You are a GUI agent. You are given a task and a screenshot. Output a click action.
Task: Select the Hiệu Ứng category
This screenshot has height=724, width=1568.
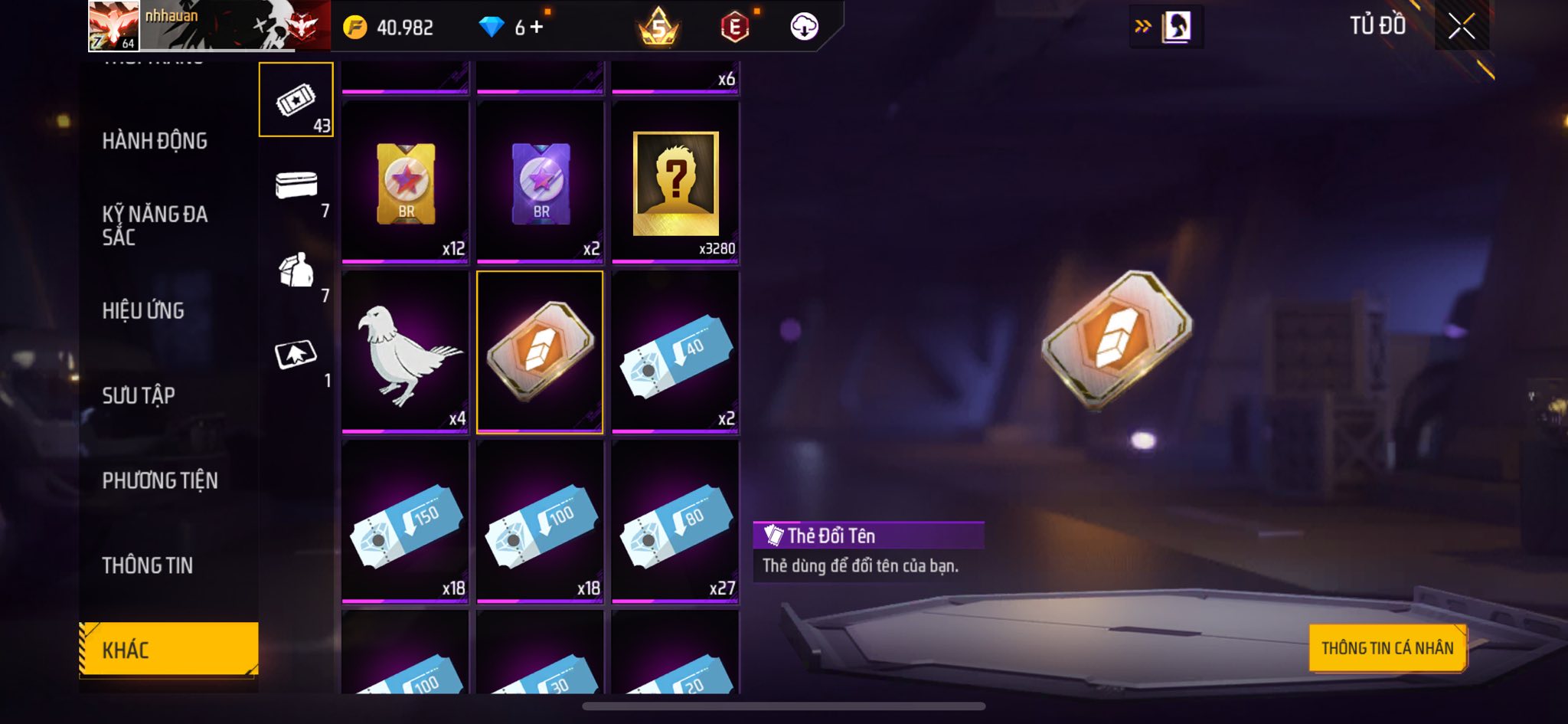[143, 310]
